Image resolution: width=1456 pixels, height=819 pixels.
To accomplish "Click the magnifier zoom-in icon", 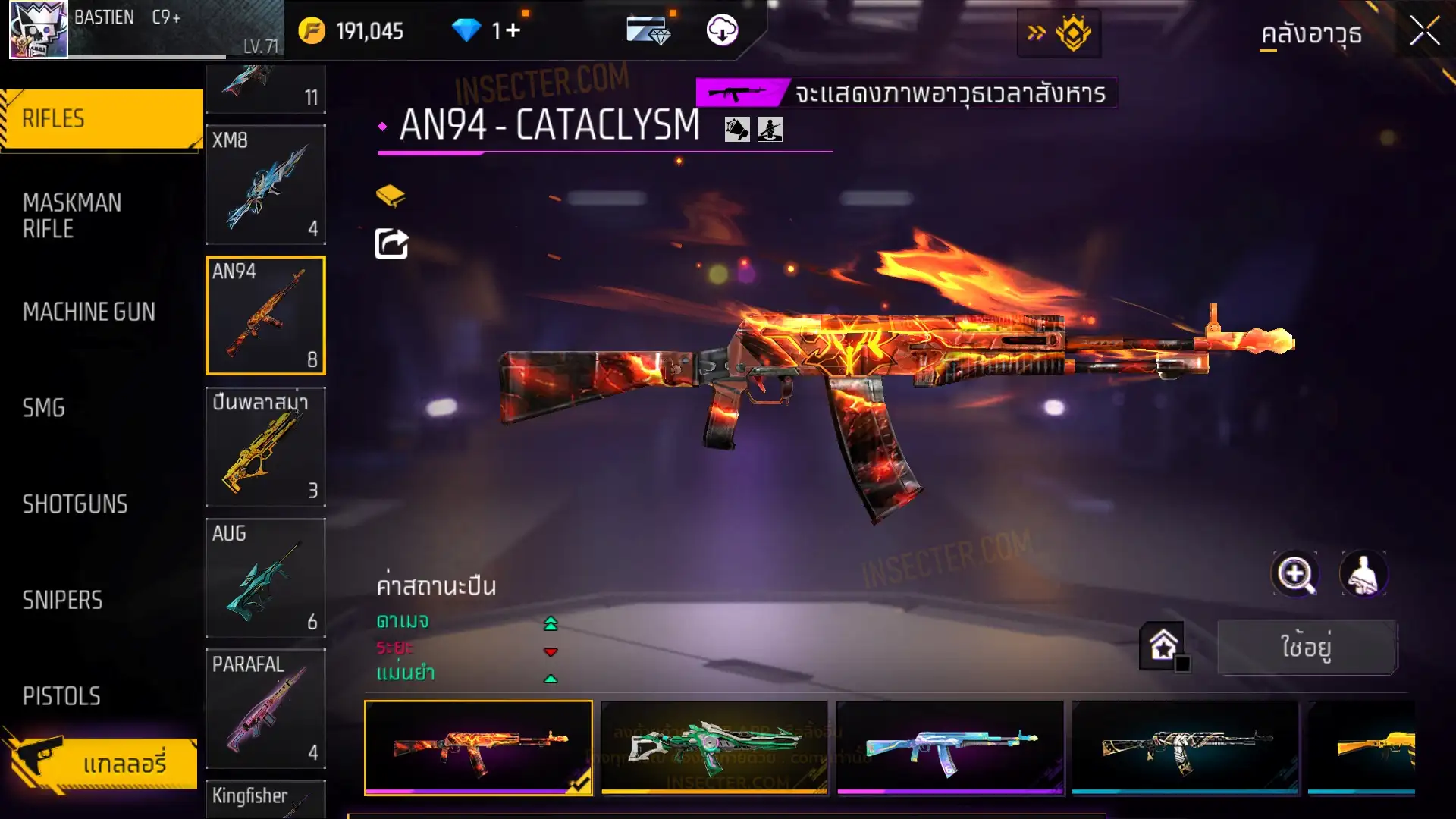I will (1295, 574).
